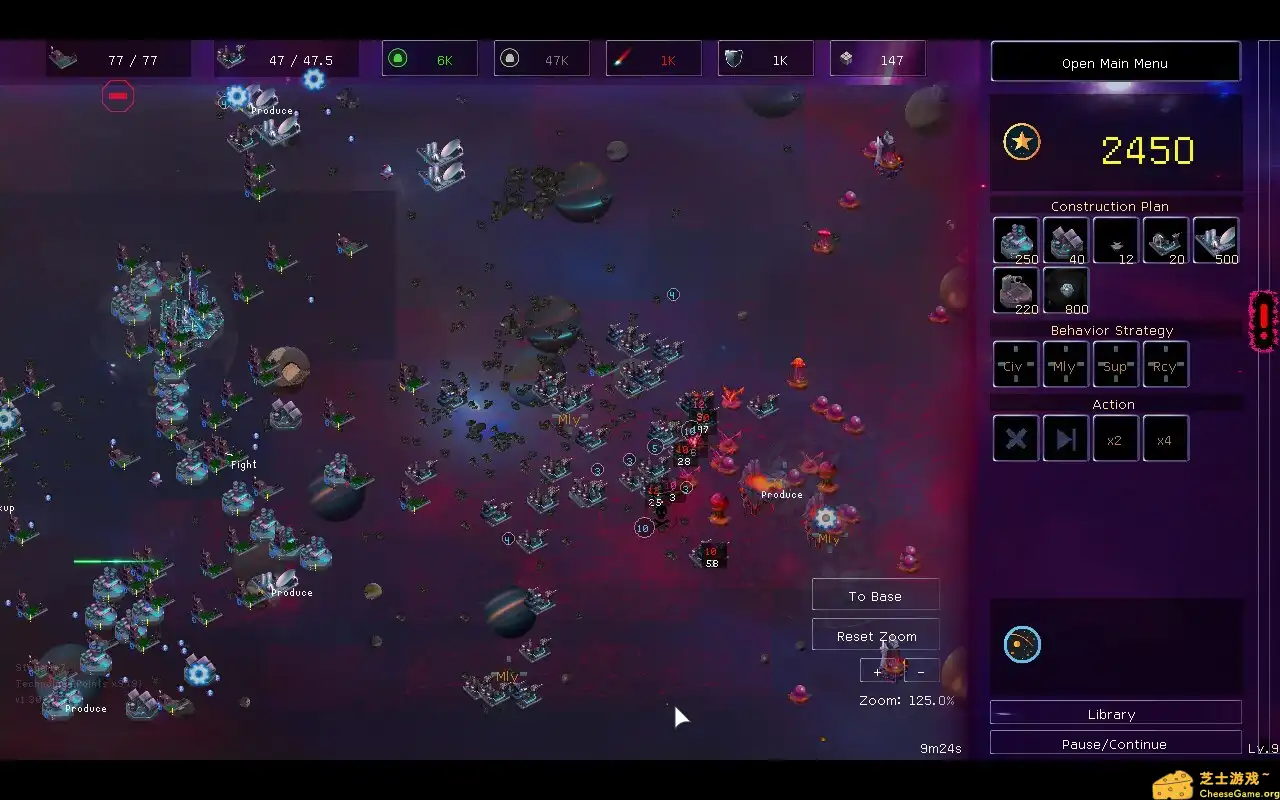Activate the x2 action speed
Image resolution: width=1280 pixels, height=800 pixels.
[1115, 438]
